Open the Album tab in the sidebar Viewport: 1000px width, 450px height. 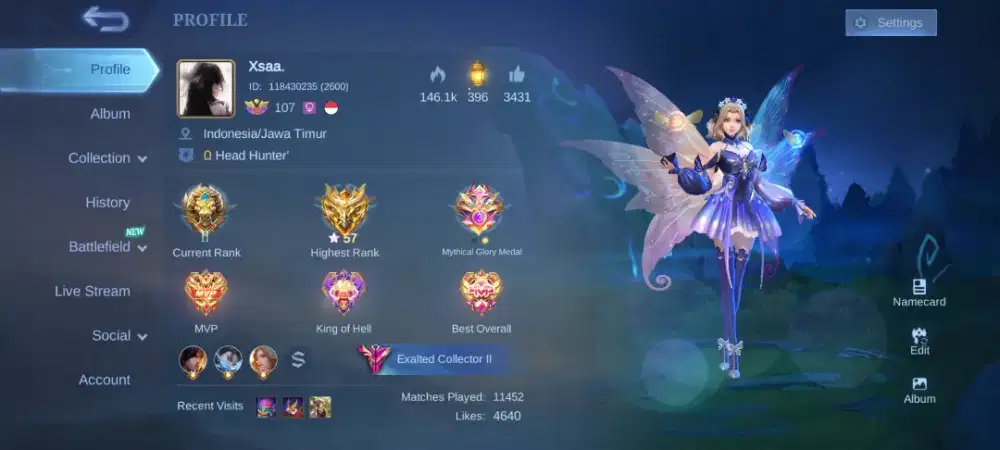pos(110,114)
